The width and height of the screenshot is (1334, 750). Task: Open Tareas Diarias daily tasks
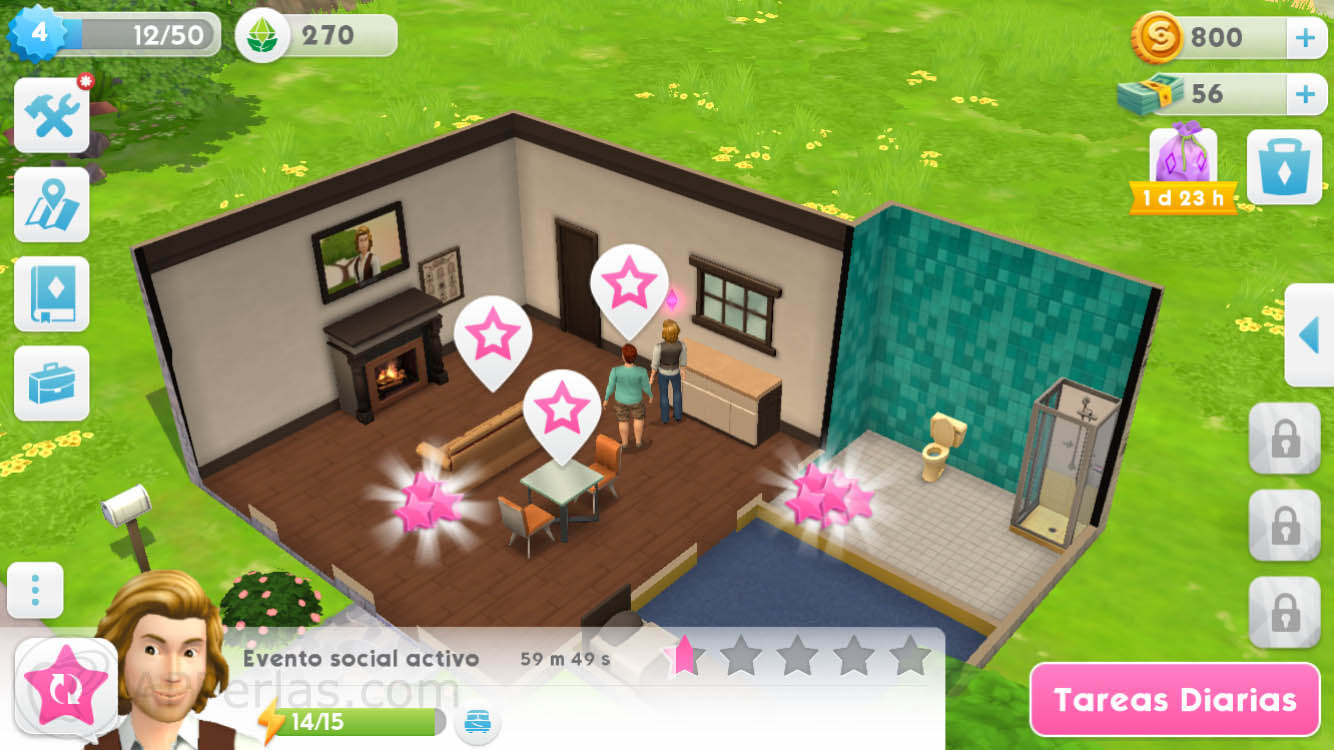click(1175, 700)
